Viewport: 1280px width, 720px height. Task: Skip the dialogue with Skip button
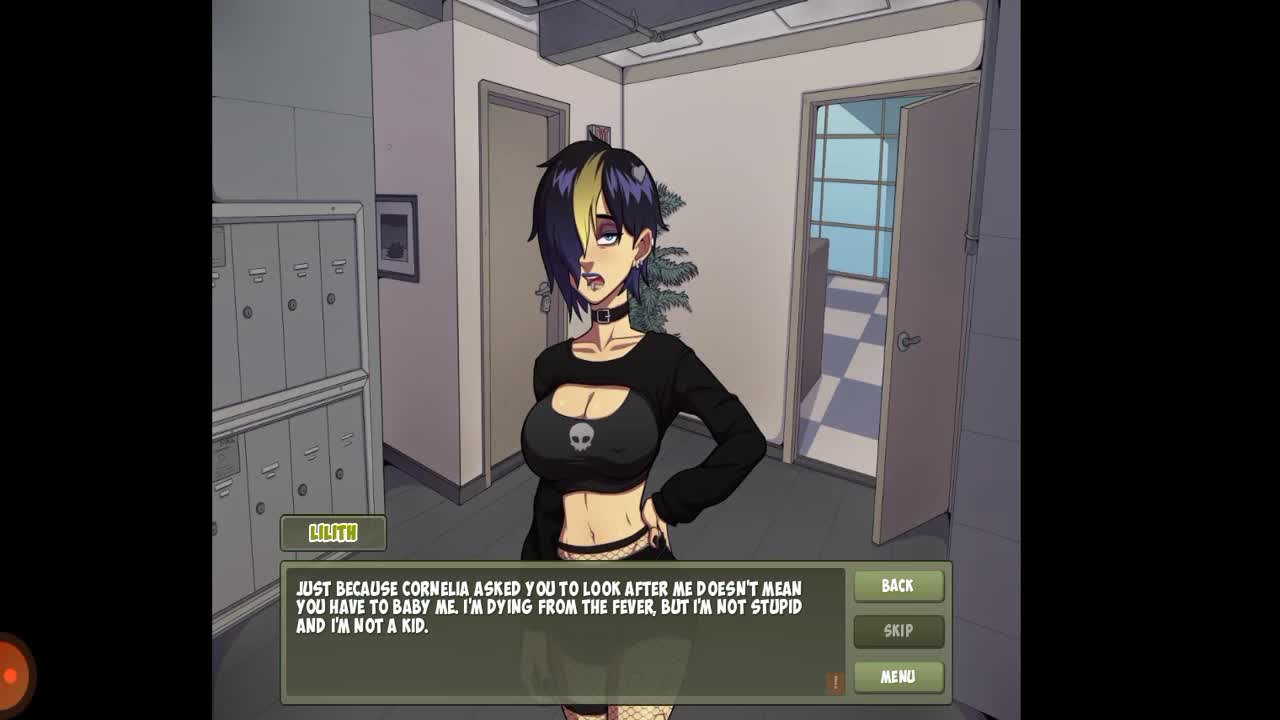coord(898,631)
